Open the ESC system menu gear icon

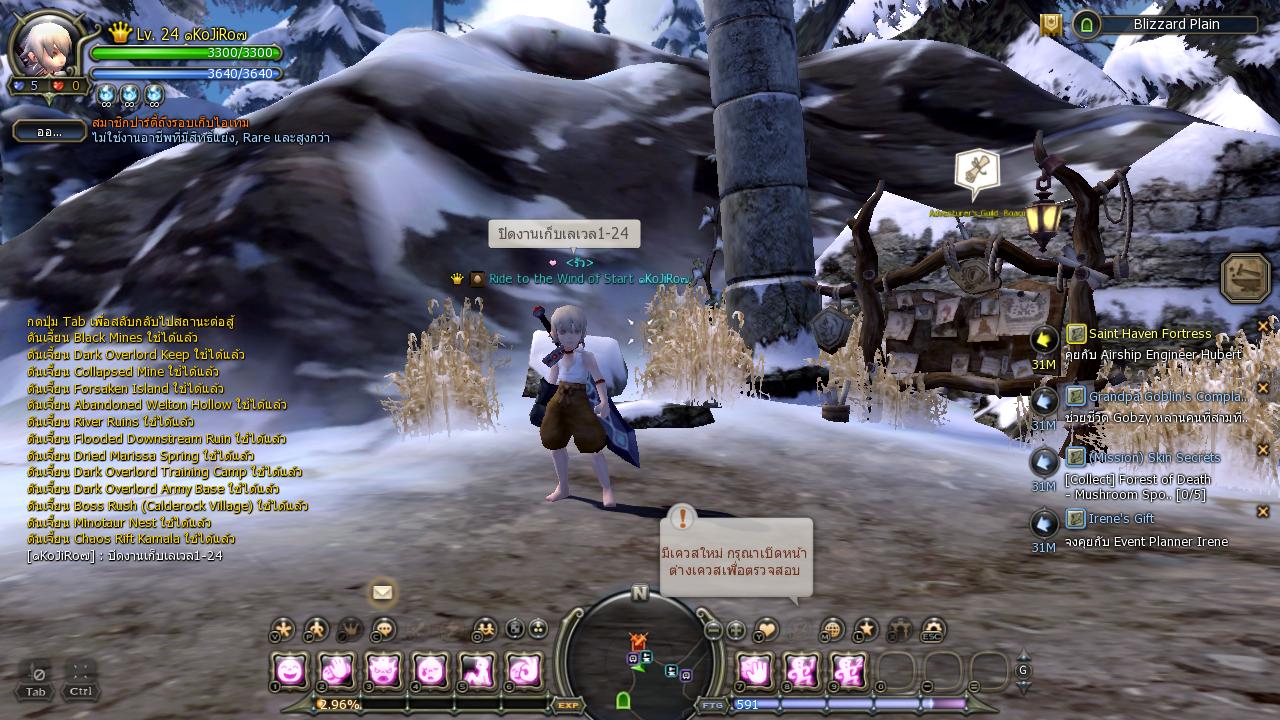pos(933,629)
